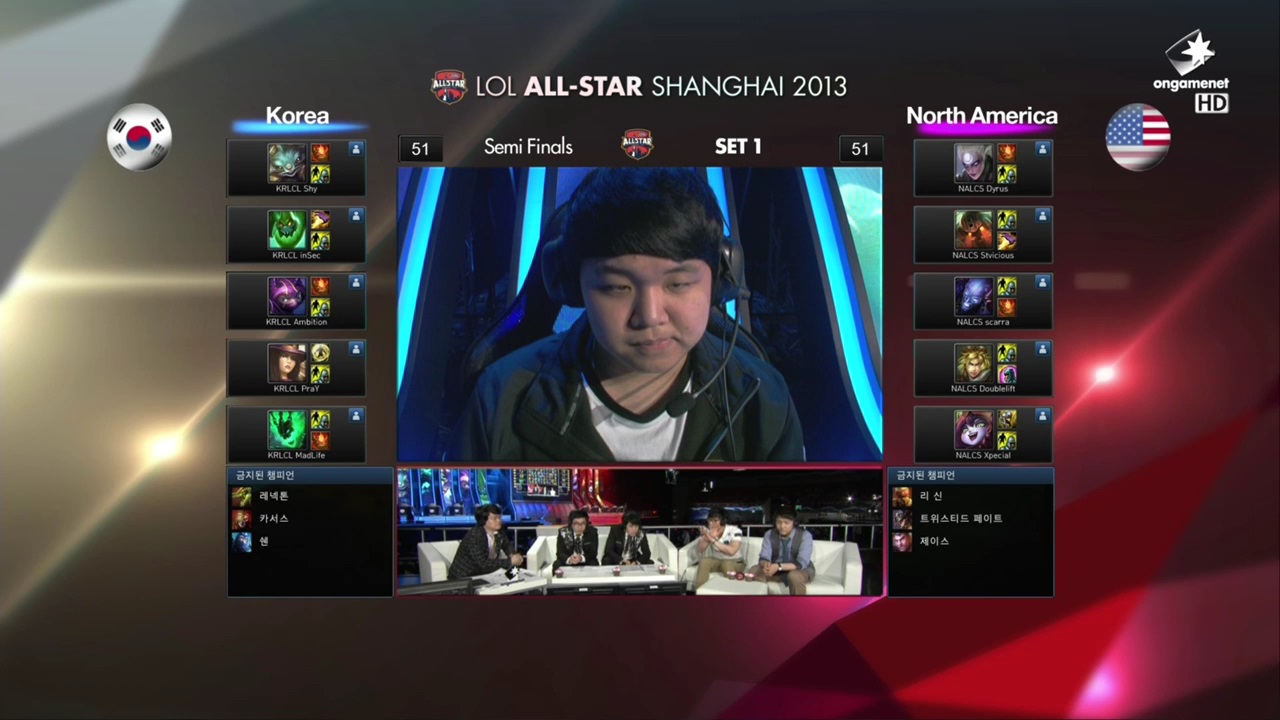Viewport: 1280px width, 720px height.
Task: Choose the banned 쉔 entry
Action: click(x=263, y=541)
